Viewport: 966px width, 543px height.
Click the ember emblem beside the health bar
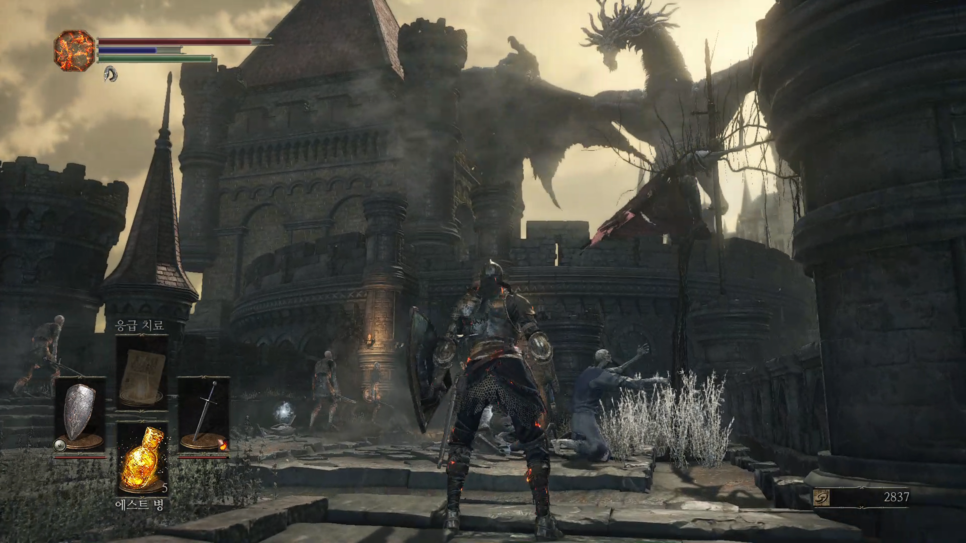click(74, 49)
